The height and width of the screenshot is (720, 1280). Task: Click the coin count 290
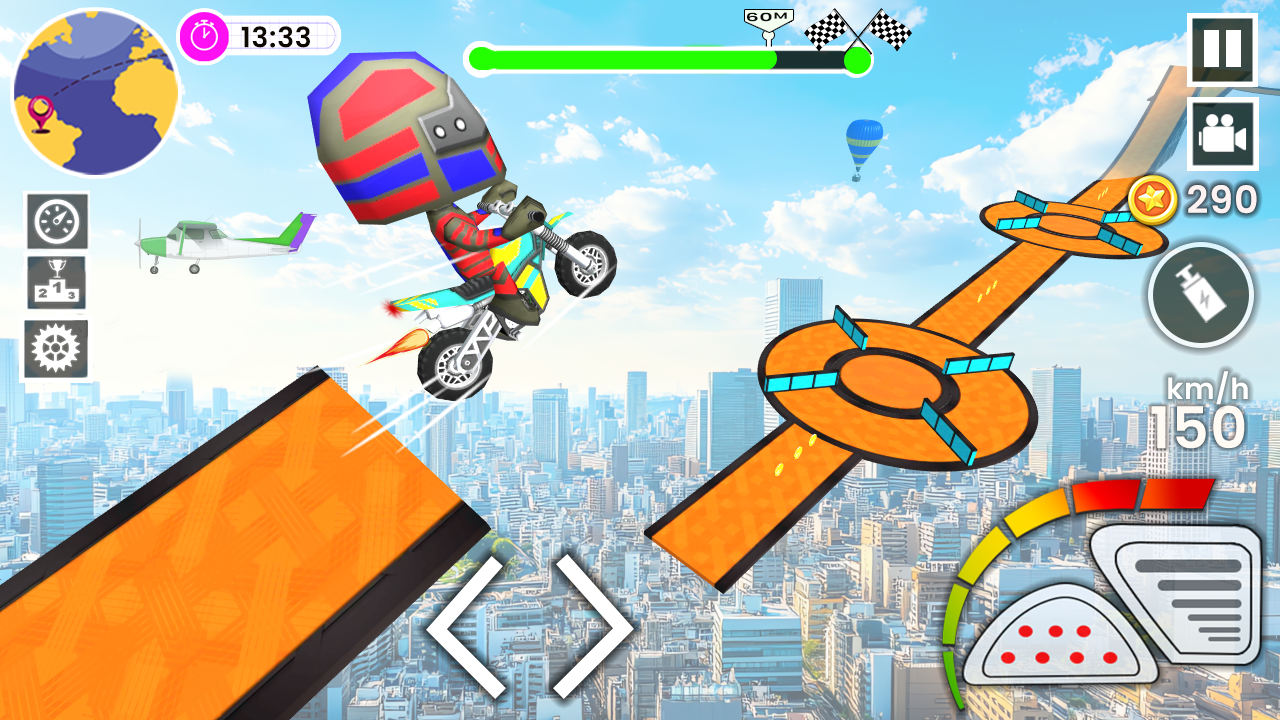point(1219,199)
